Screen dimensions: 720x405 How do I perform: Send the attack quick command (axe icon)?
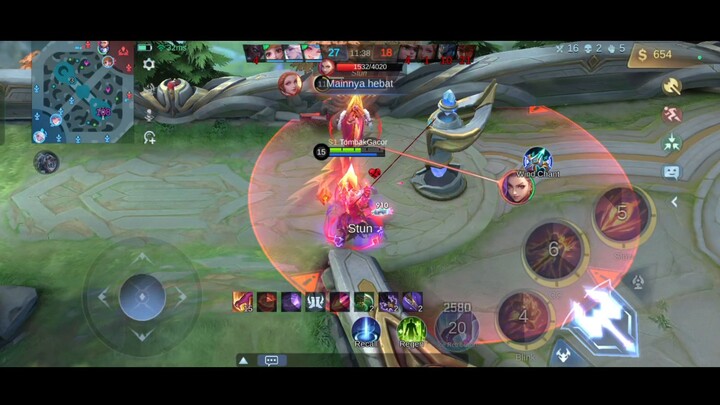672,87
